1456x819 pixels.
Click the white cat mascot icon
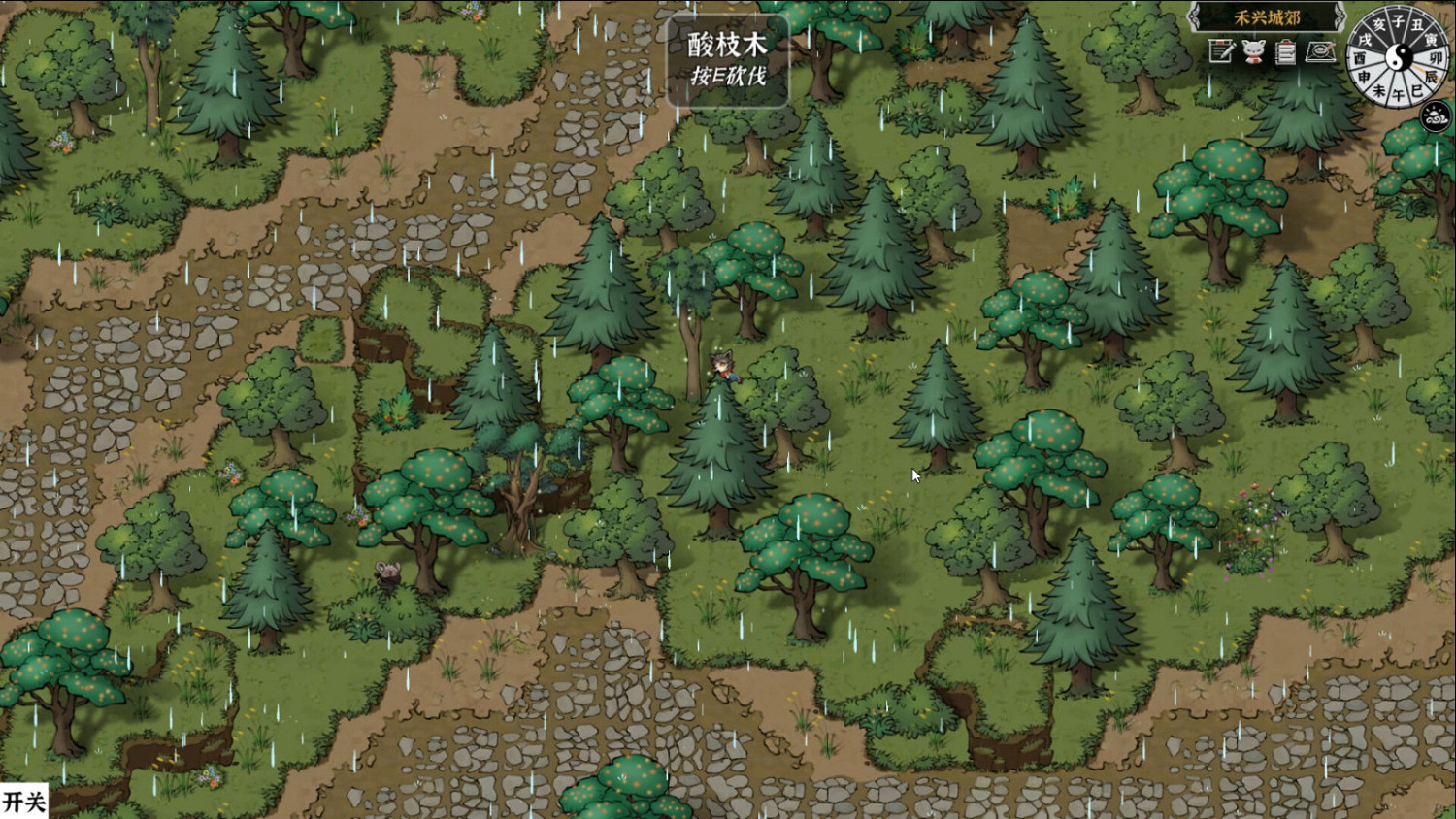pos(1252,50)
